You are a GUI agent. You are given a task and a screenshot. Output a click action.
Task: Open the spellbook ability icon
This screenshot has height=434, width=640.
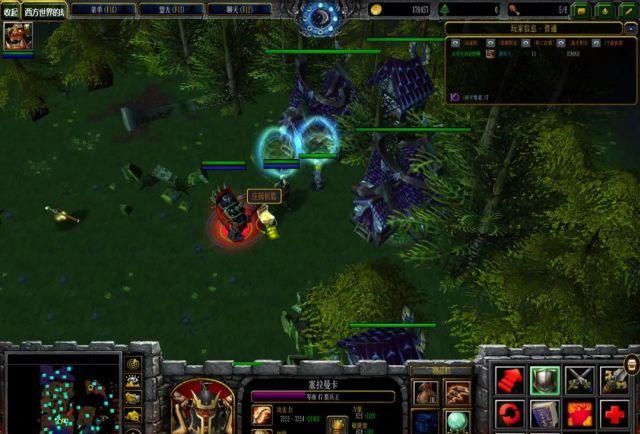[x=546, y=413]
